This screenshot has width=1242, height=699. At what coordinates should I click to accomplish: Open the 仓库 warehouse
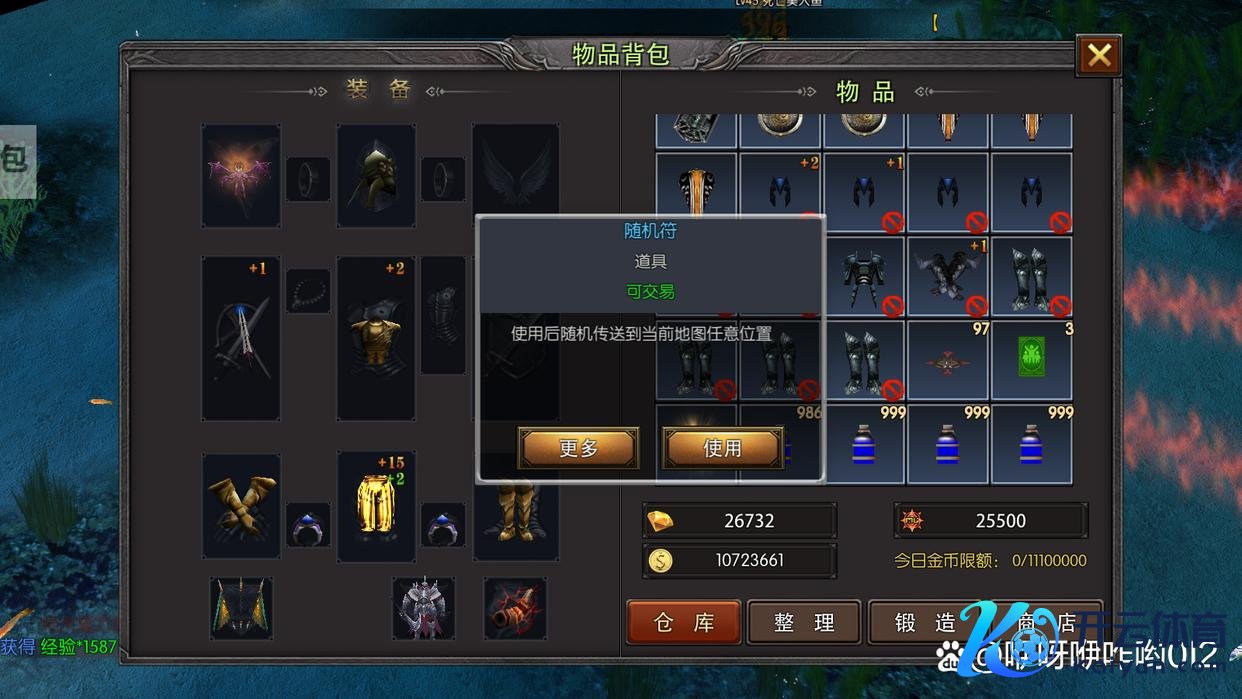click(684, 623)
